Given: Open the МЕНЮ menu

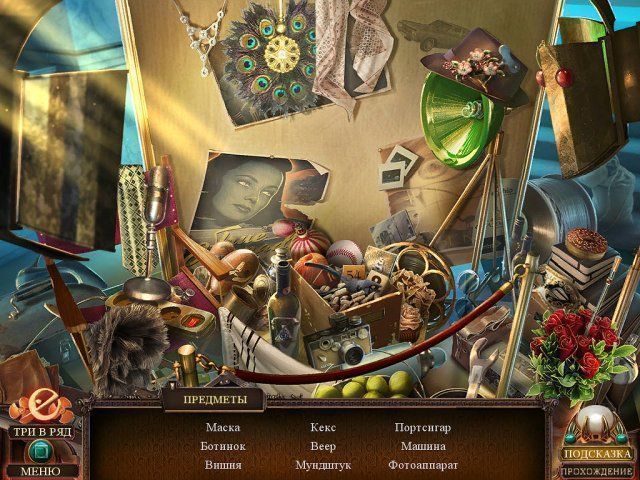Looking at the screenshot, I should point(39,471).
